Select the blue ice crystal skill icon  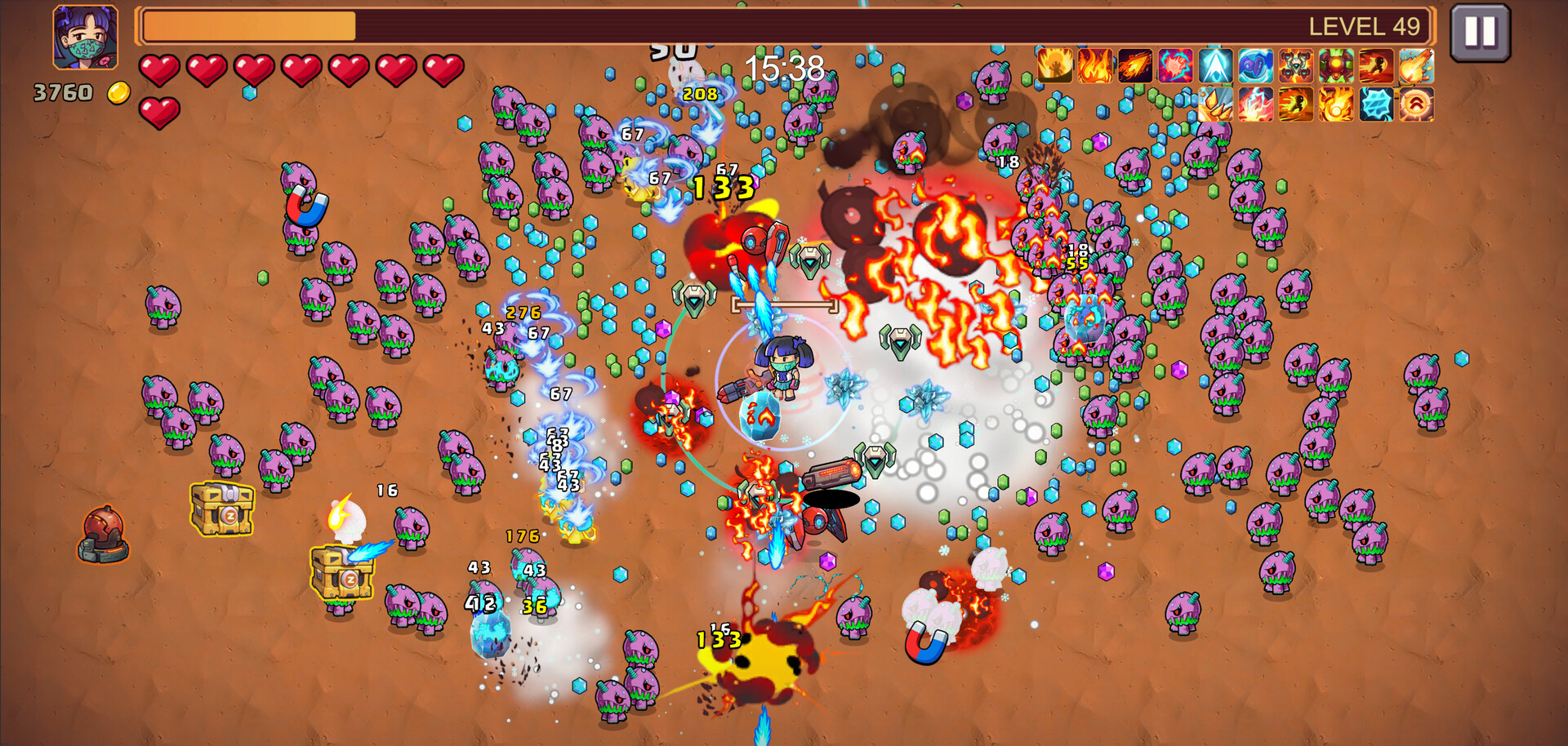coord(1375,104)
